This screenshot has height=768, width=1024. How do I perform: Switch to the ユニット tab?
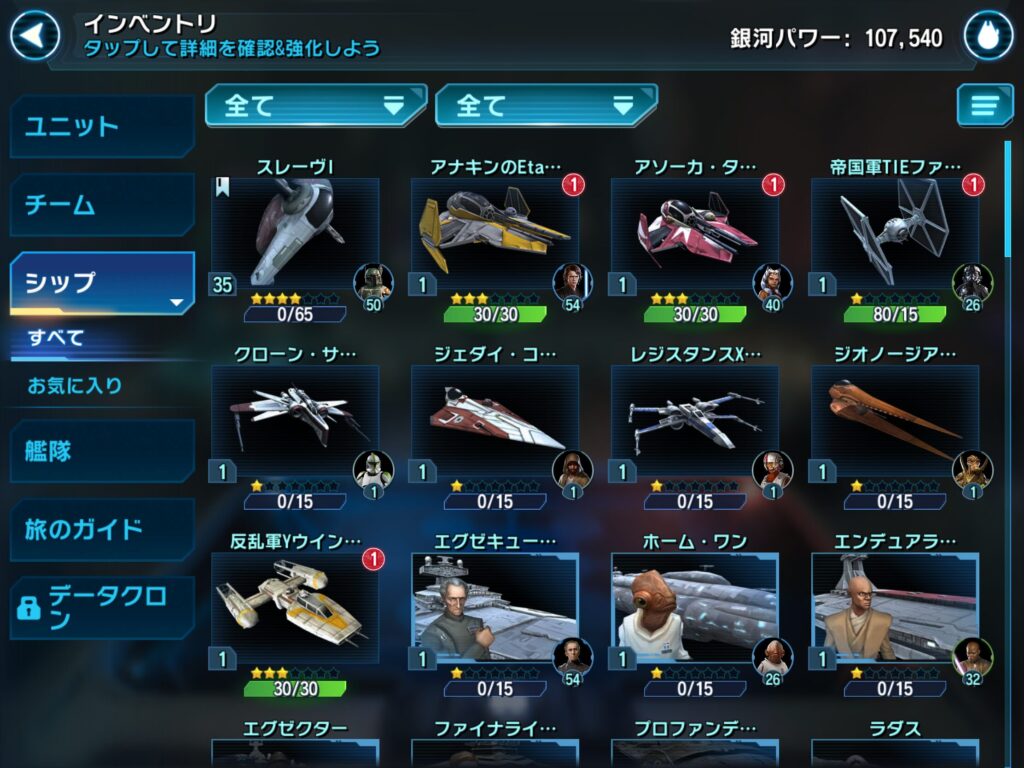click(102, 127)
